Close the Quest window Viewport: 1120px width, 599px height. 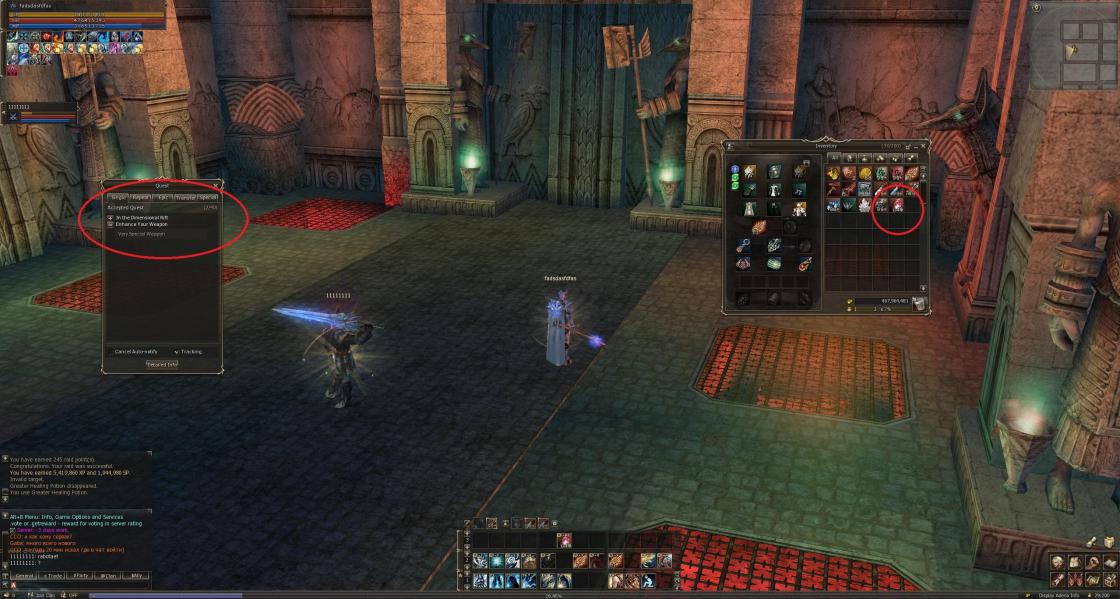(213, 185)
